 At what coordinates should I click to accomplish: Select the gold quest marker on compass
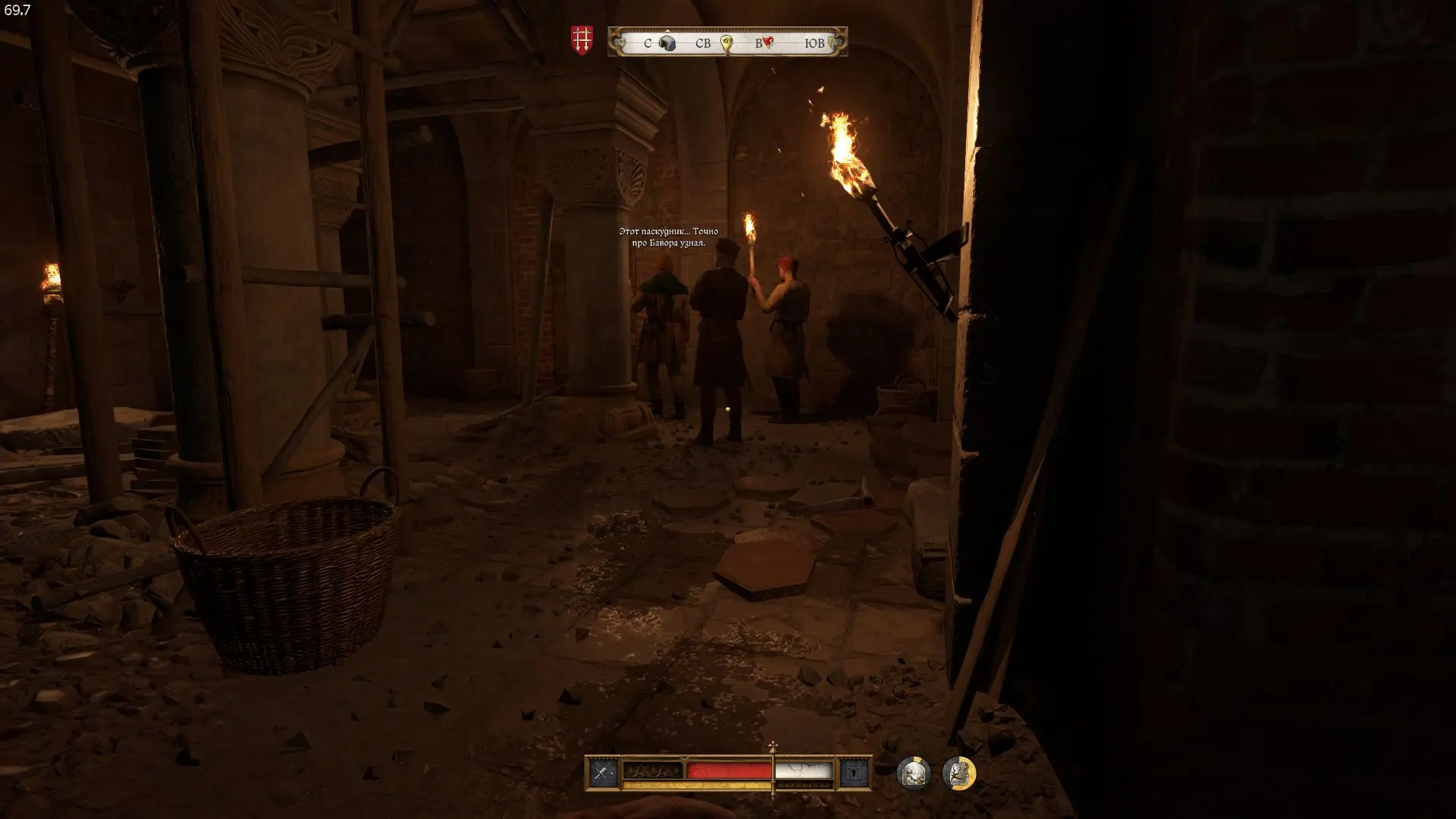coord(726,43)
